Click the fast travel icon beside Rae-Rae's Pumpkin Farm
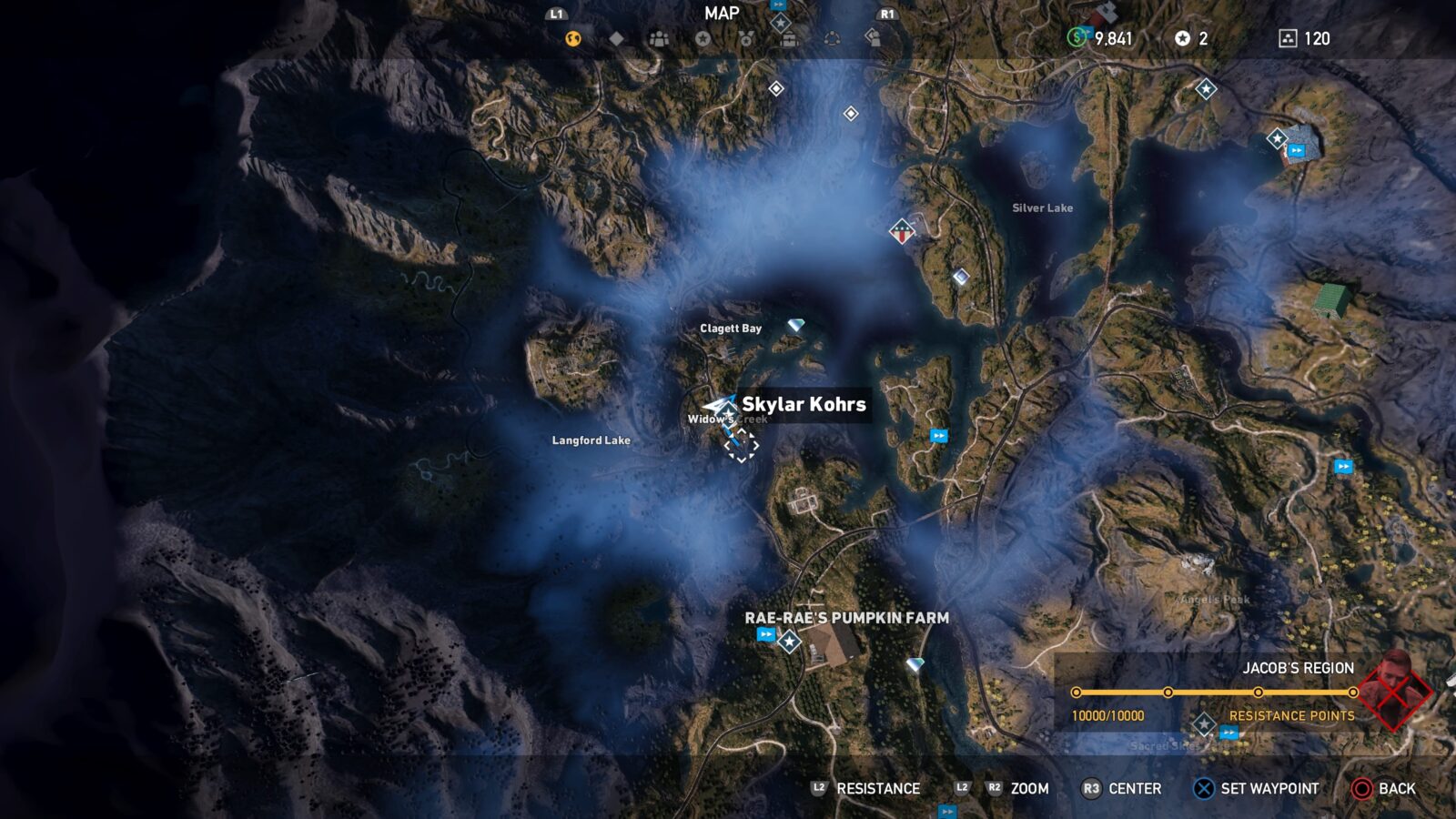The height and width of the screenshot is (819, 1456). [x=766, y=634]
